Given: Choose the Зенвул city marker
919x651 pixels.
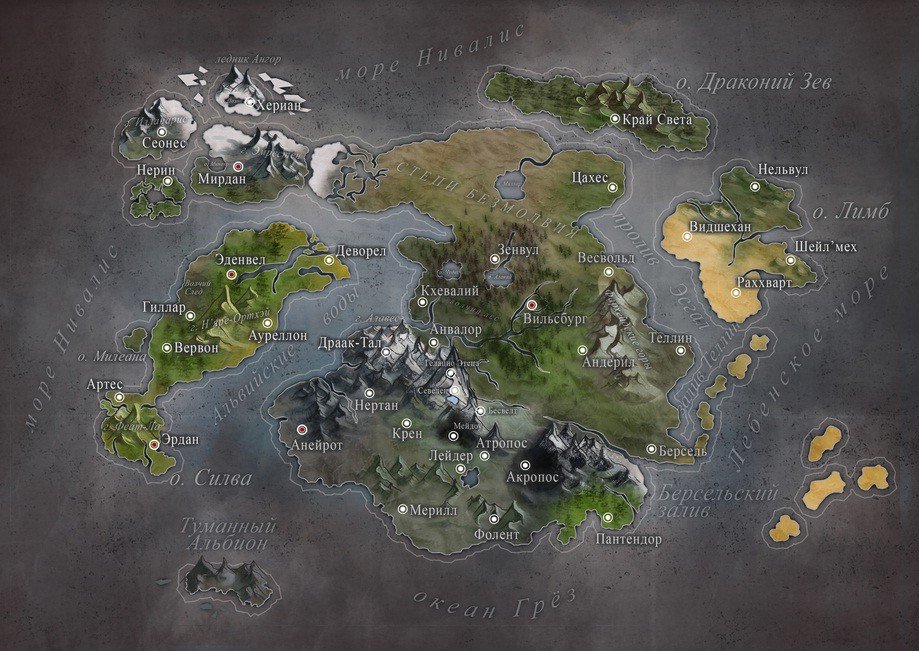Looking at the screenshot, I should tap(494, 260).
